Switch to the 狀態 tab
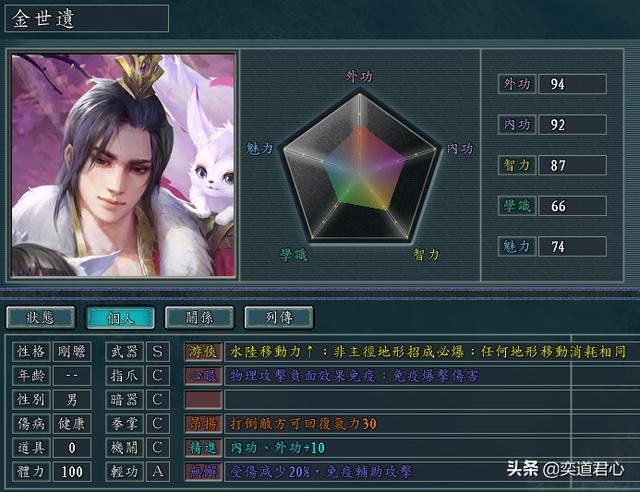The width and height of the screenshot is (640, 492). click(40, 318)
